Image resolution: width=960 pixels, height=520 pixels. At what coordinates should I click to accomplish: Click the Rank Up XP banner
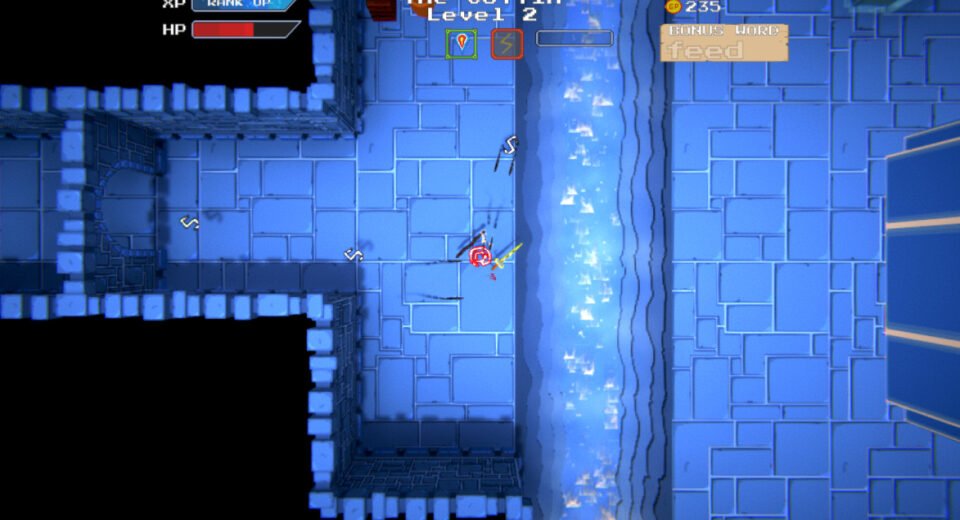point(243,4)
